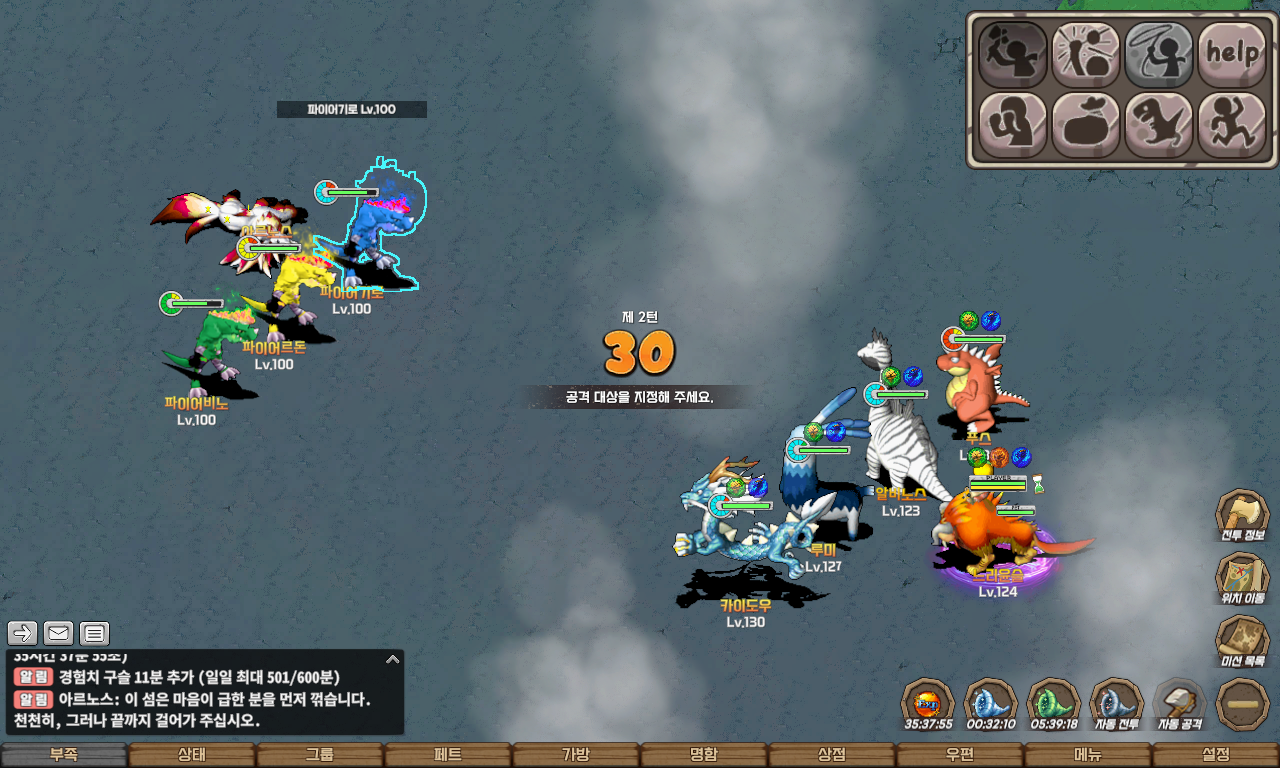Select the running figure escape command
1280x768 pixels.
pyautogui.click(x=1232, y=125)
